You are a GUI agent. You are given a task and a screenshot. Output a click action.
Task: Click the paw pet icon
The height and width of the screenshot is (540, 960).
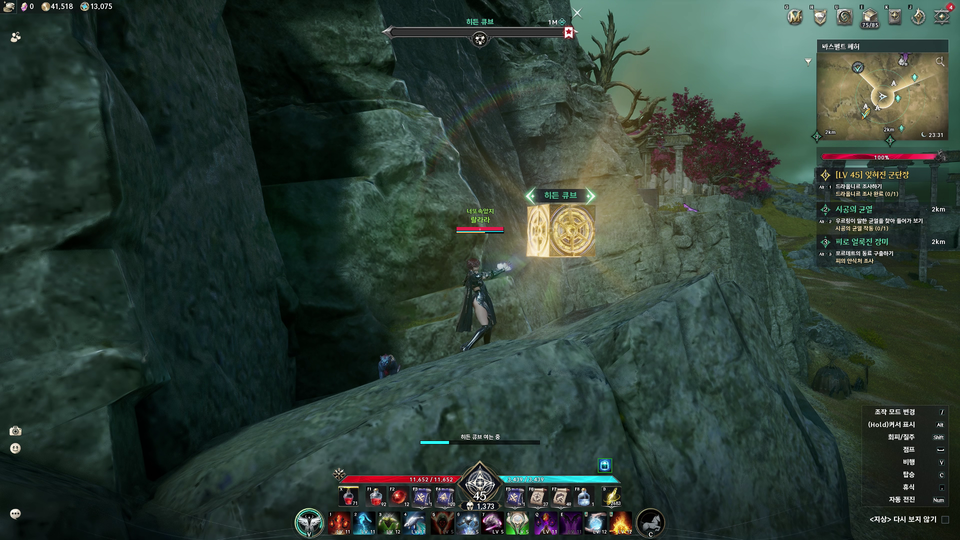click(x=16, y=37)
